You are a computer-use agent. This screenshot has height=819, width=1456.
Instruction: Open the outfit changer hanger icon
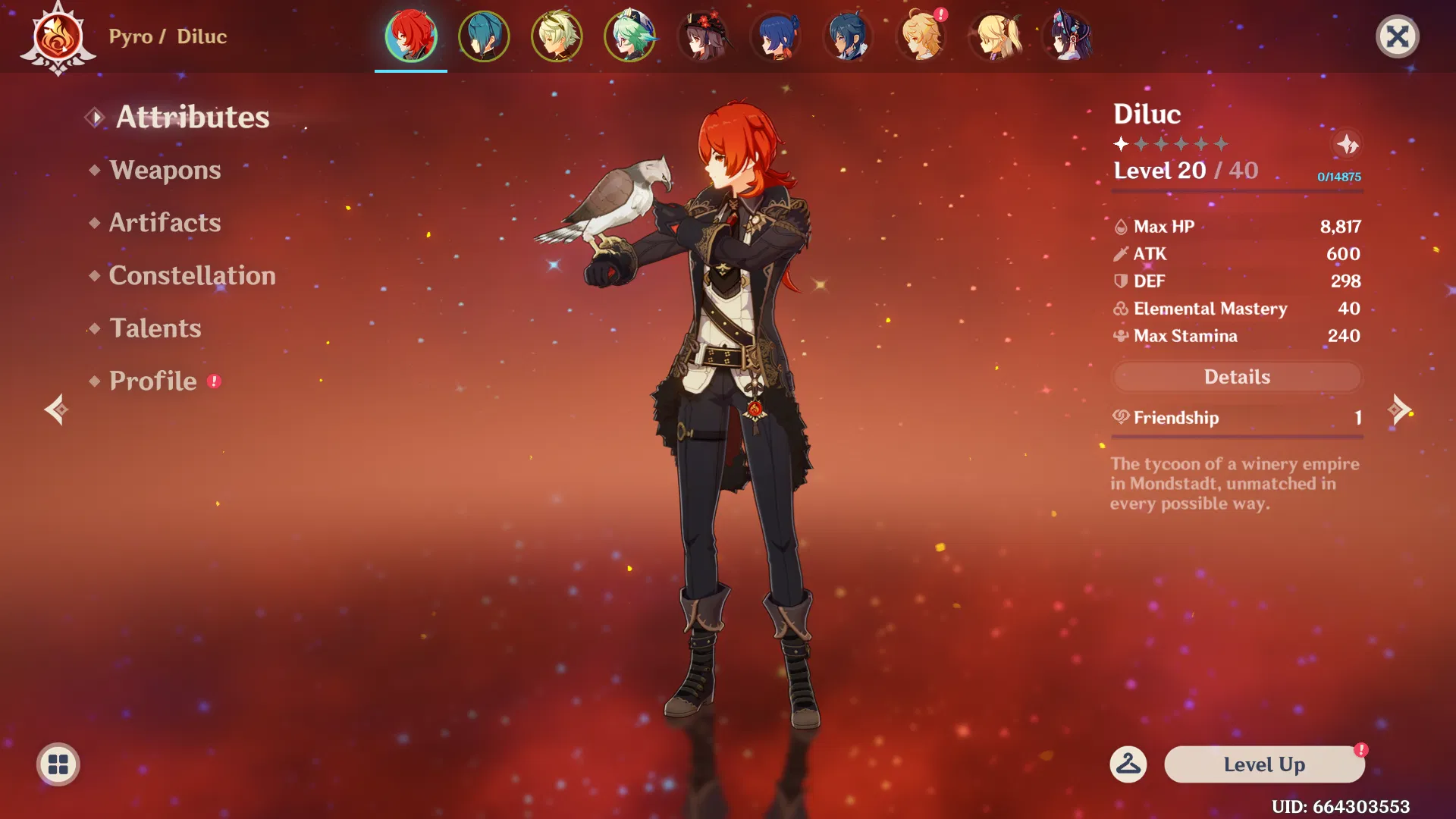point(1128,764)
